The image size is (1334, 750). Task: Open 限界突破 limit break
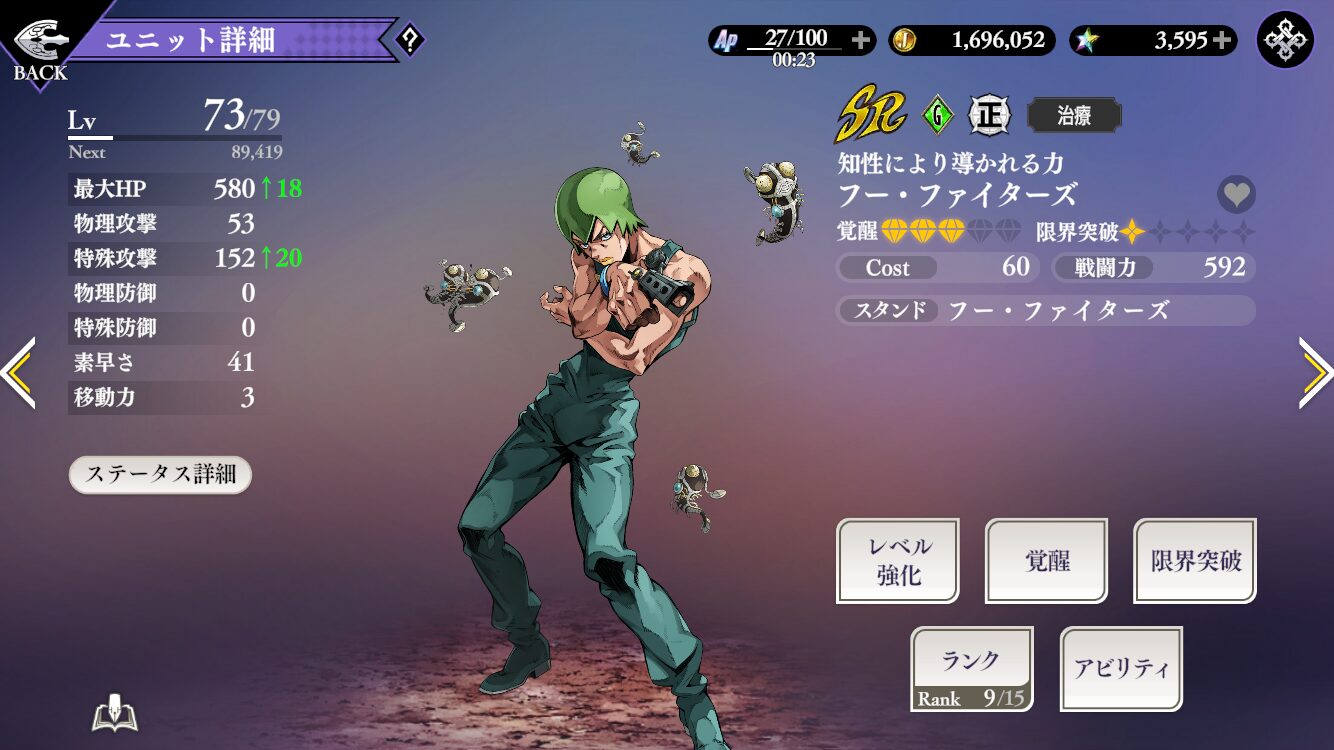(1195, 561)
